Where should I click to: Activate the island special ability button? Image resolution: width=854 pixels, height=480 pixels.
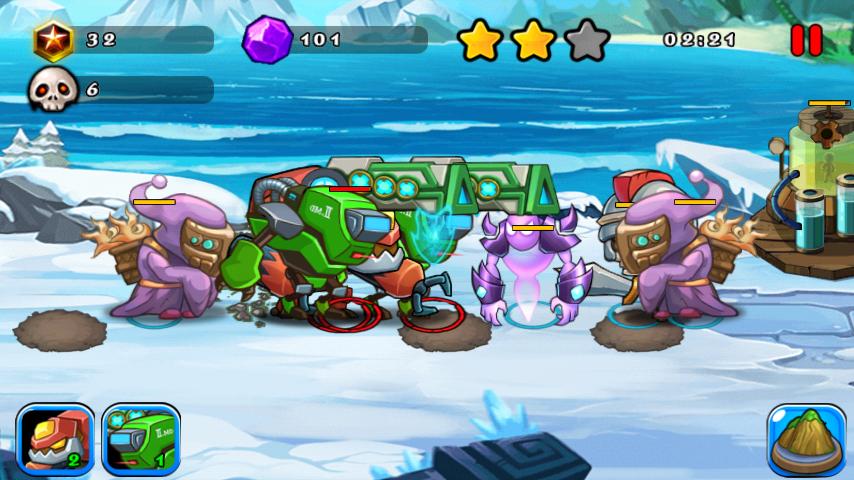tap(806, 440)
